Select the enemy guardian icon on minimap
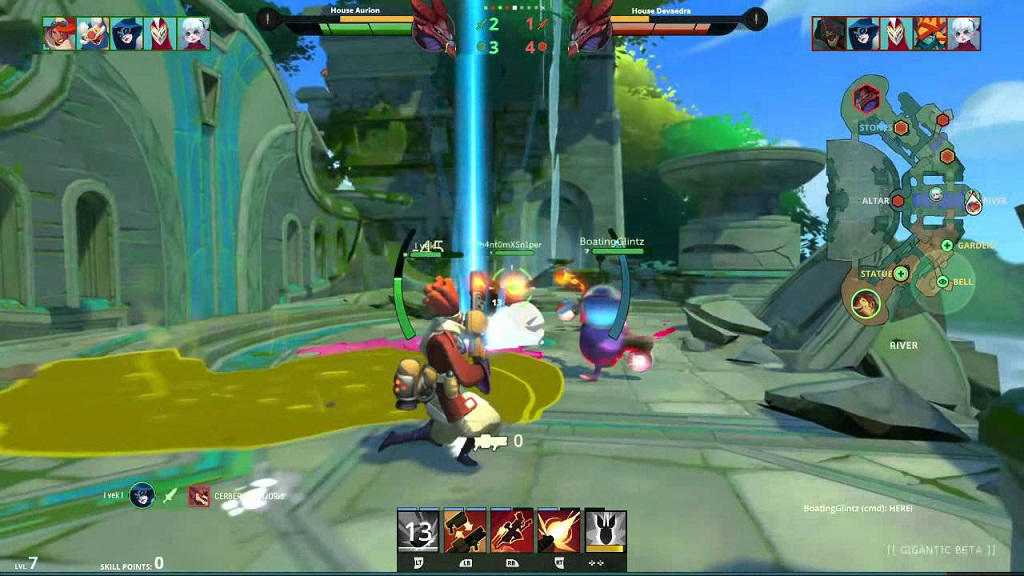Screen dimensions: 1024x576 pos(866,99)
